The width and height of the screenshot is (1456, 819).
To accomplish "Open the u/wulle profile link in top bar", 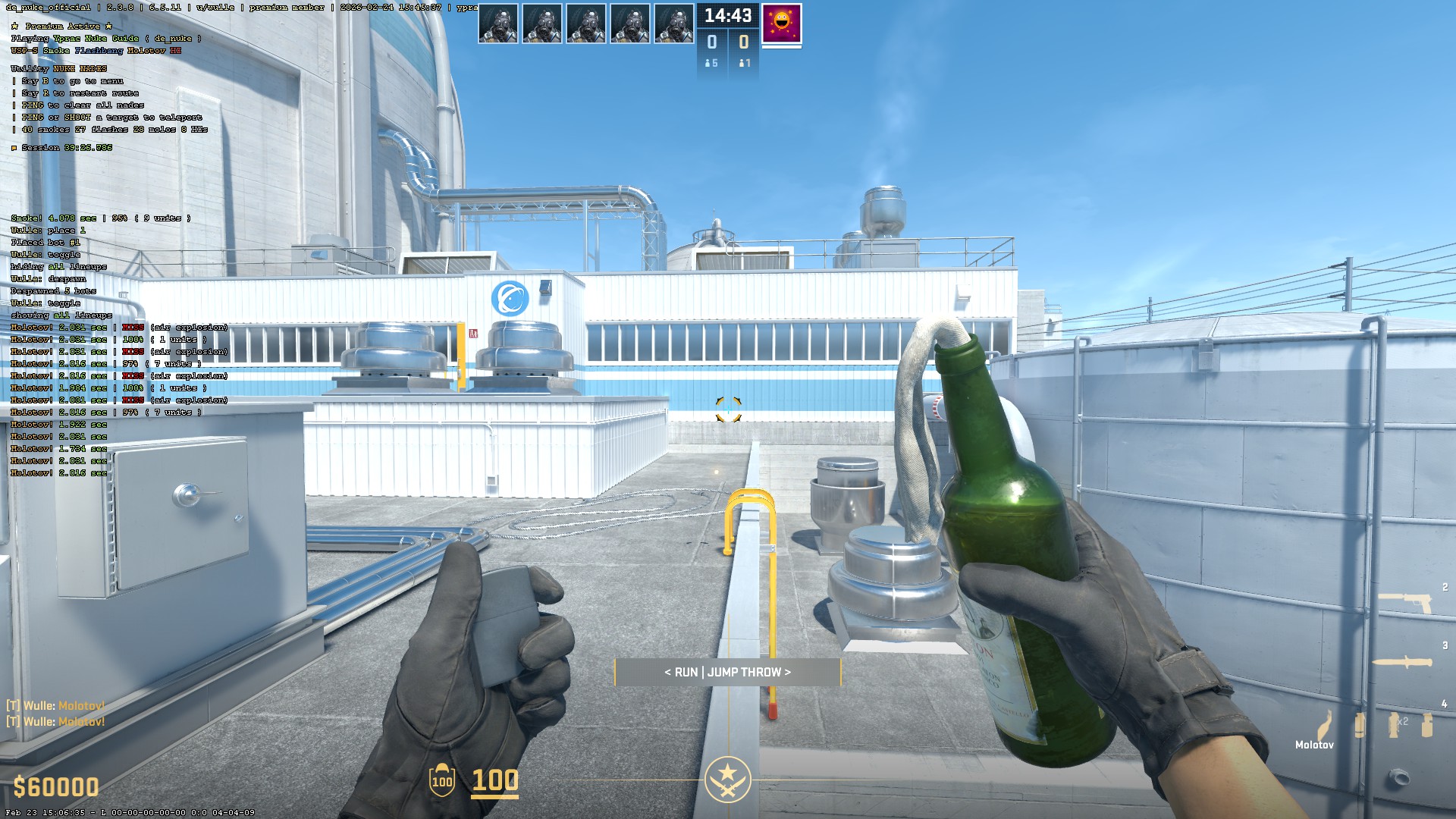I will 215,8.
